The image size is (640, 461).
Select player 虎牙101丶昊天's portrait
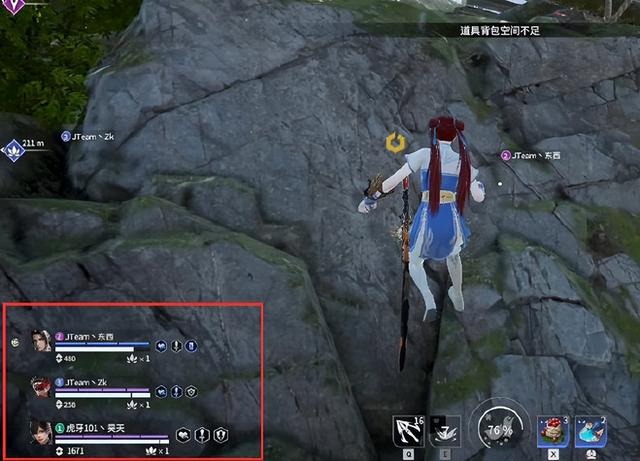(x=41, y=433)
